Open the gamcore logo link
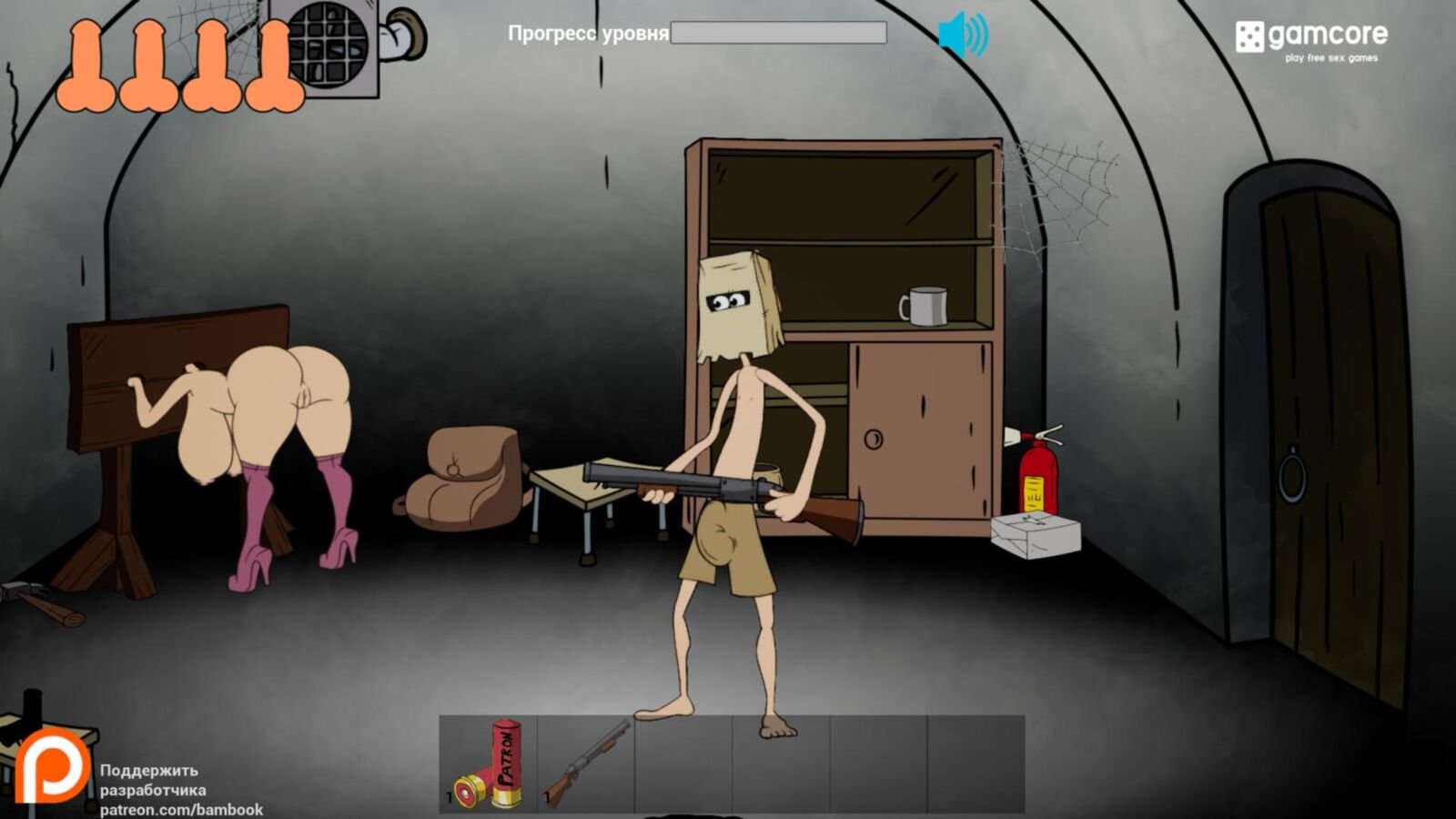The width and height of the screenshot is (1456, 819). point(1310,41)
